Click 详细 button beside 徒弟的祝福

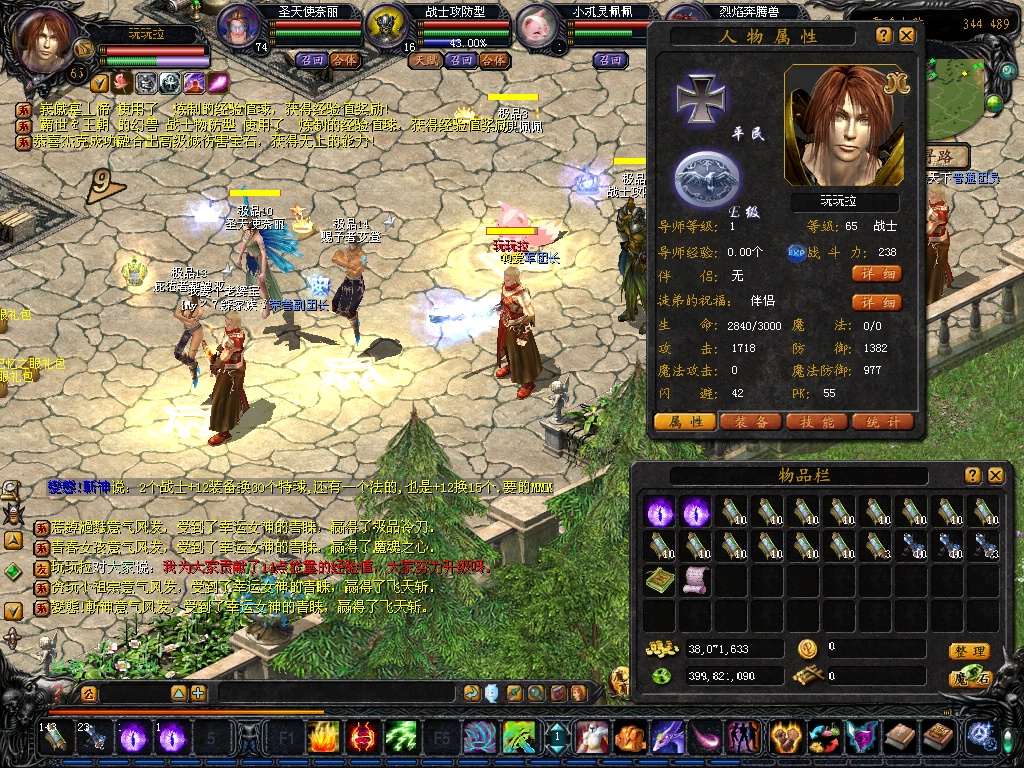pyautogui.click(x=876, y=302)
